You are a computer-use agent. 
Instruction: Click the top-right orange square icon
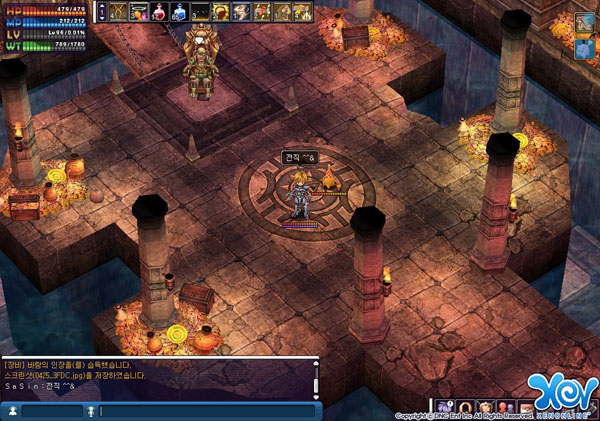[585, 23]
